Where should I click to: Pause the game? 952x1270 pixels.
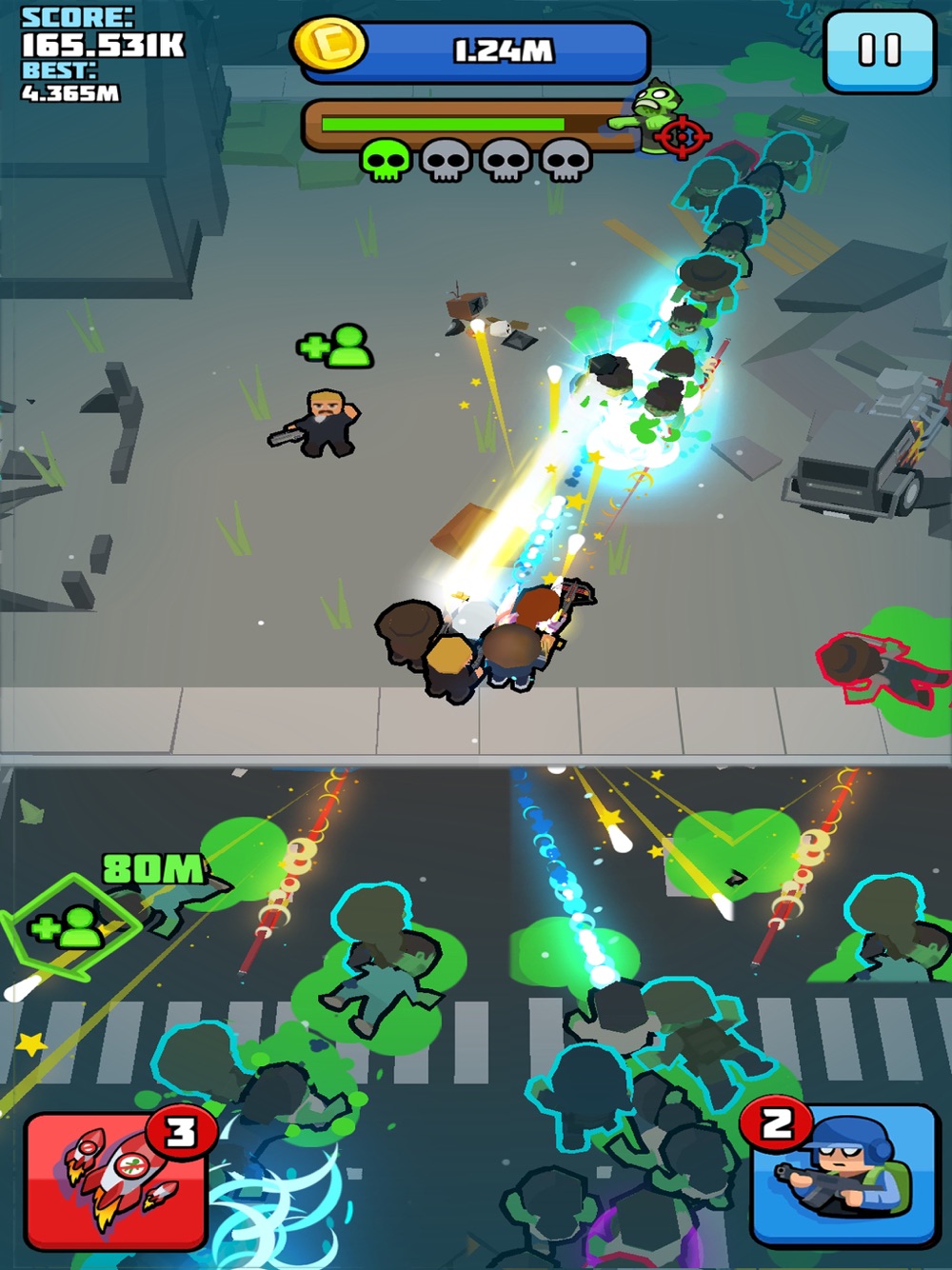click(878, 51)
